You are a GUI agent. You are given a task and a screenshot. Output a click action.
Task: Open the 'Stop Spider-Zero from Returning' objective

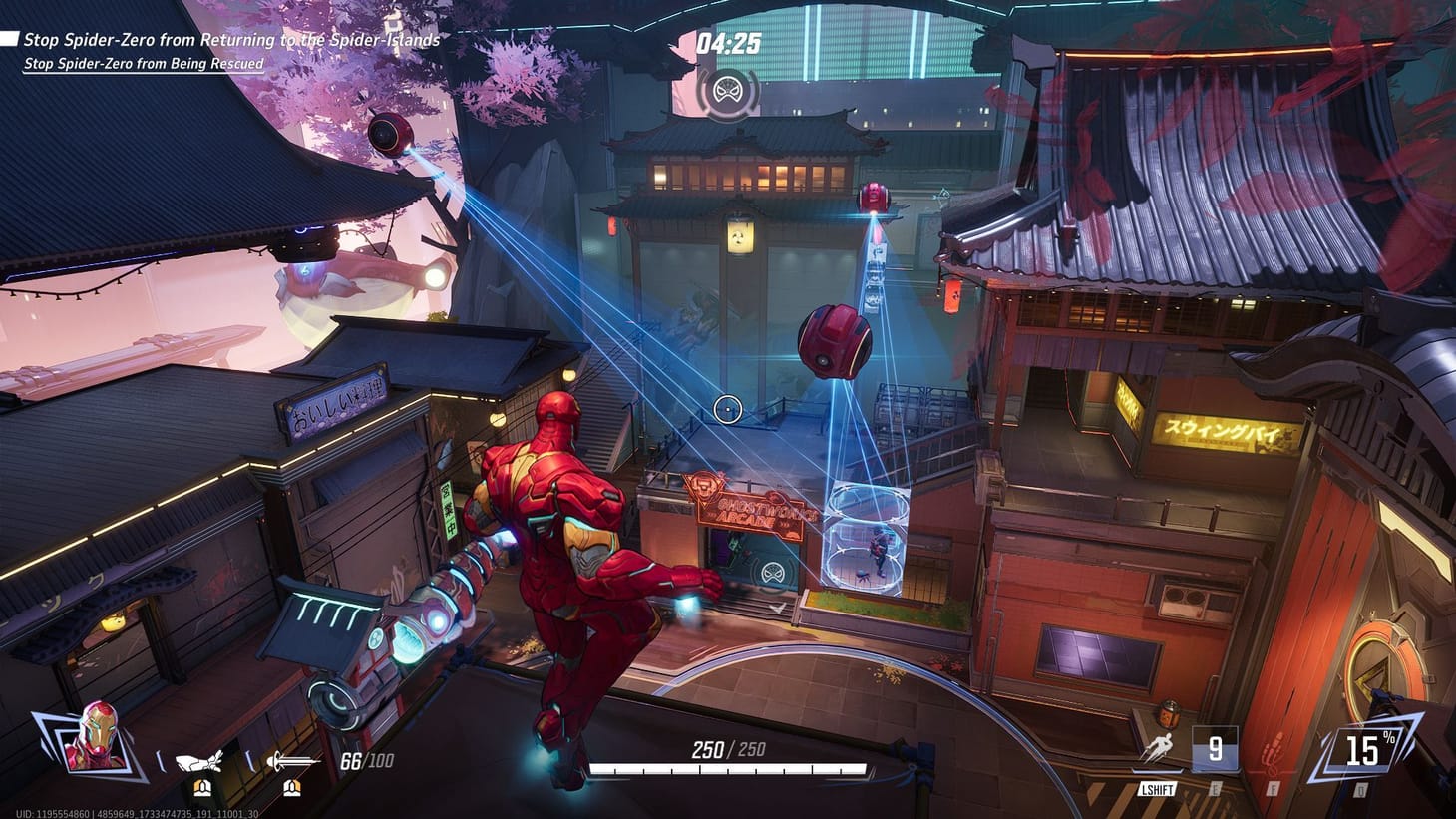(x=231, y=40)
